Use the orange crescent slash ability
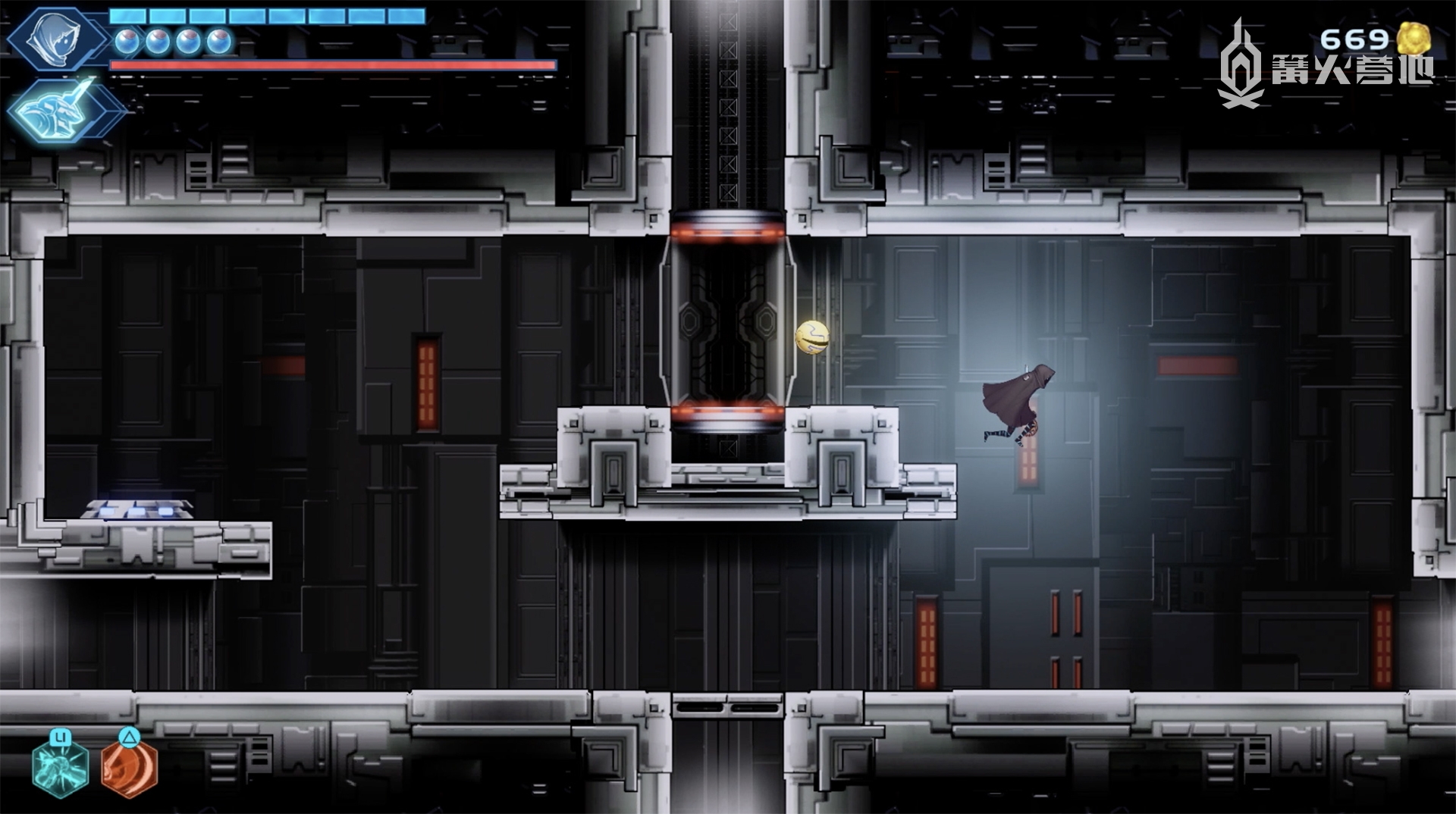 [x=130, y=767]
